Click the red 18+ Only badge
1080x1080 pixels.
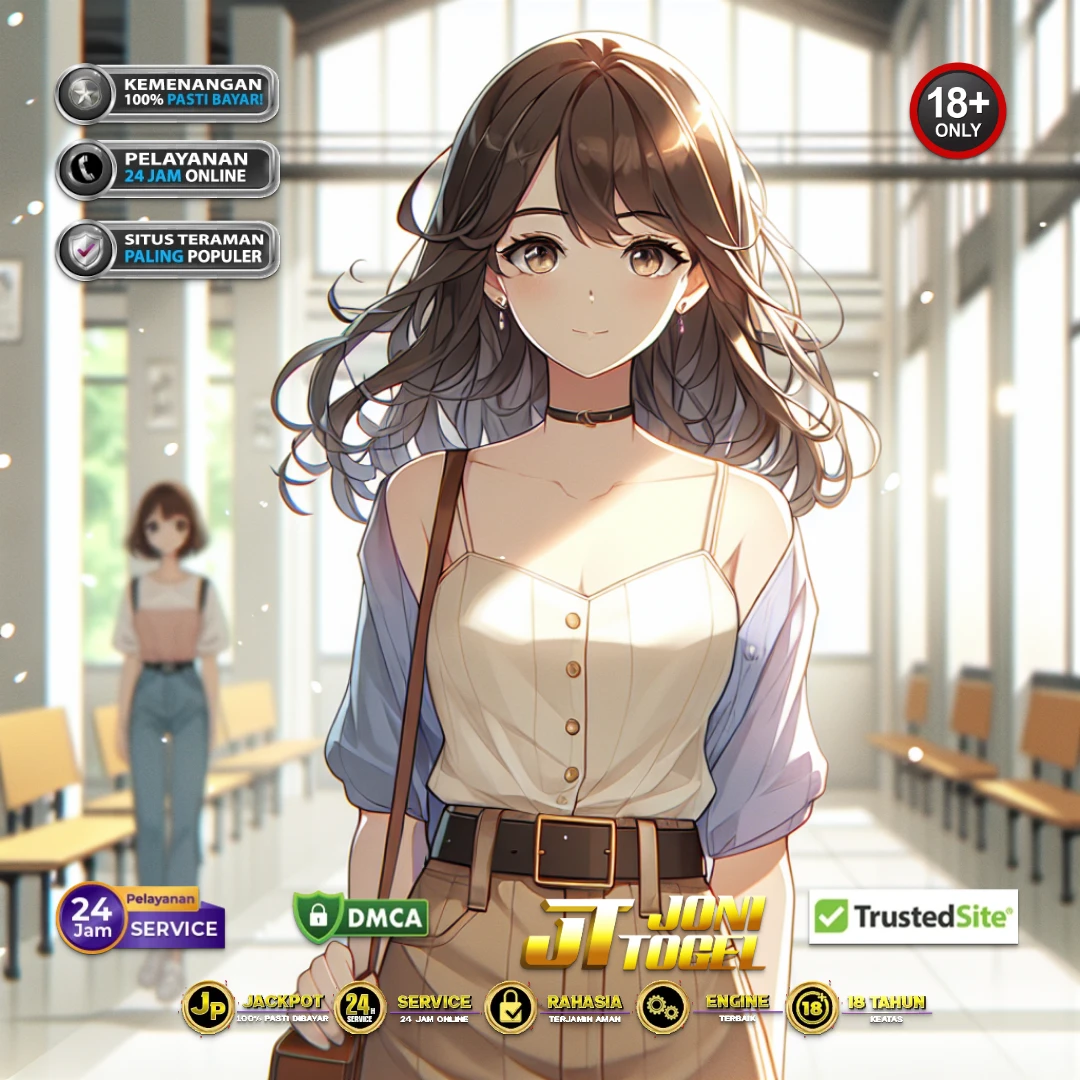click(x=957, y=110)
